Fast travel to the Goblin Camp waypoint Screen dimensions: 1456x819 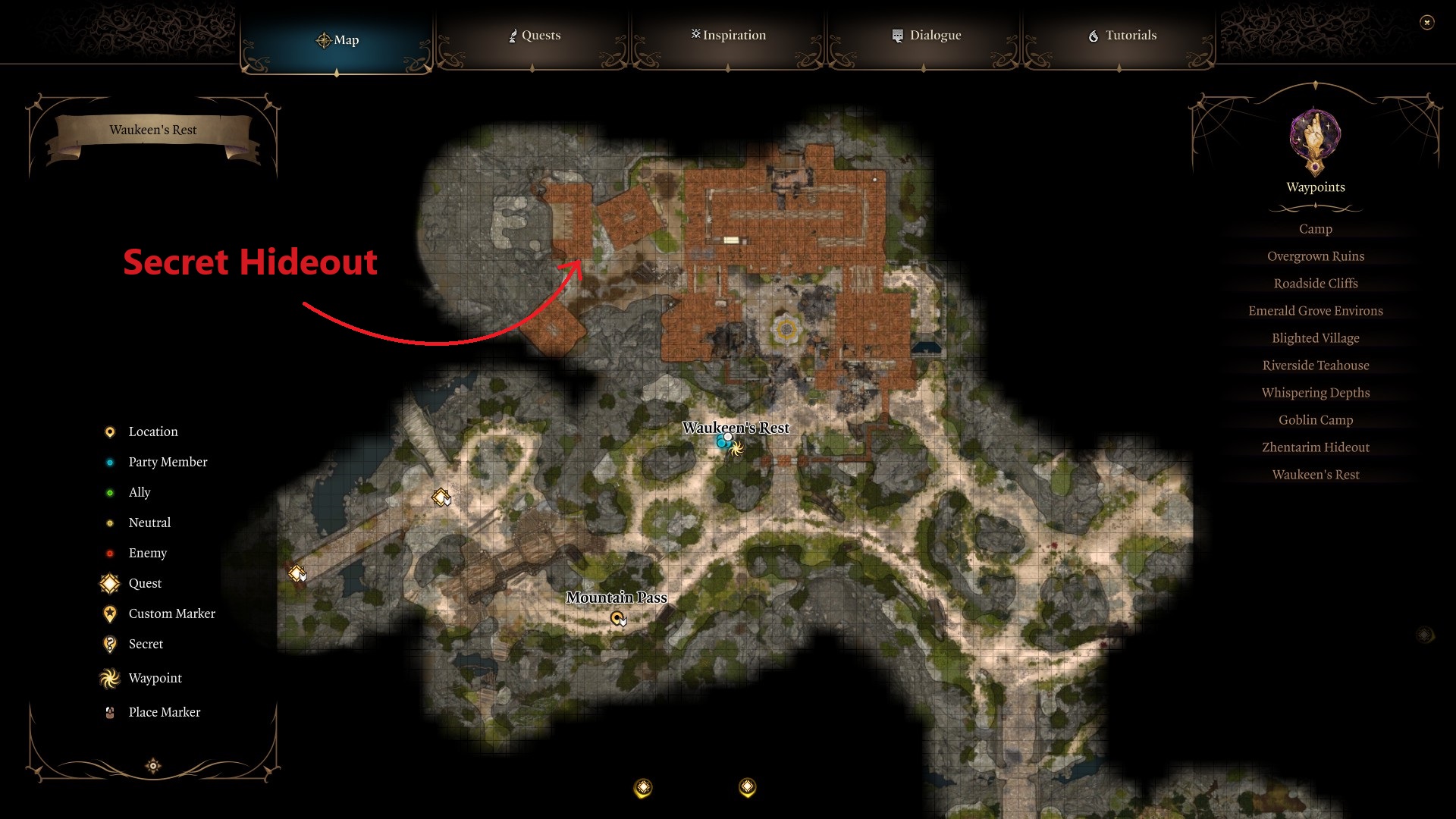tap(1314, 419)
